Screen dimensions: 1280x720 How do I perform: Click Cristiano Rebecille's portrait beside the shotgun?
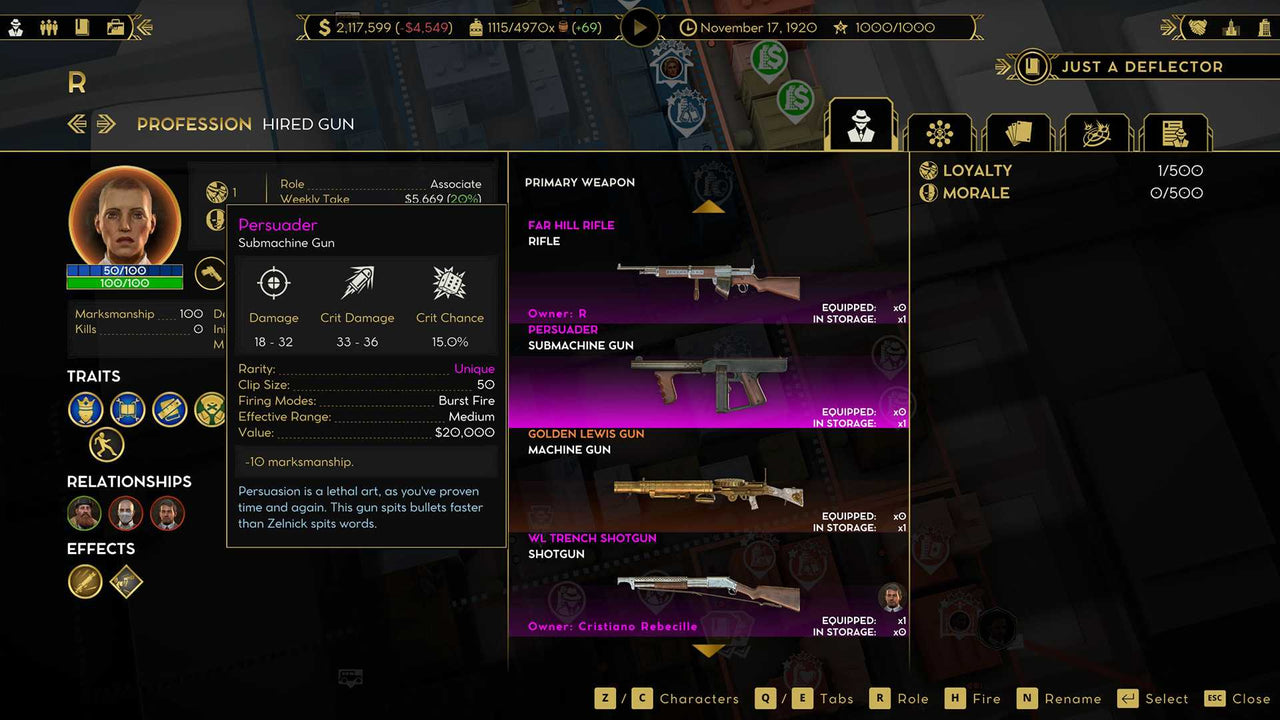[x=890, y=597]
